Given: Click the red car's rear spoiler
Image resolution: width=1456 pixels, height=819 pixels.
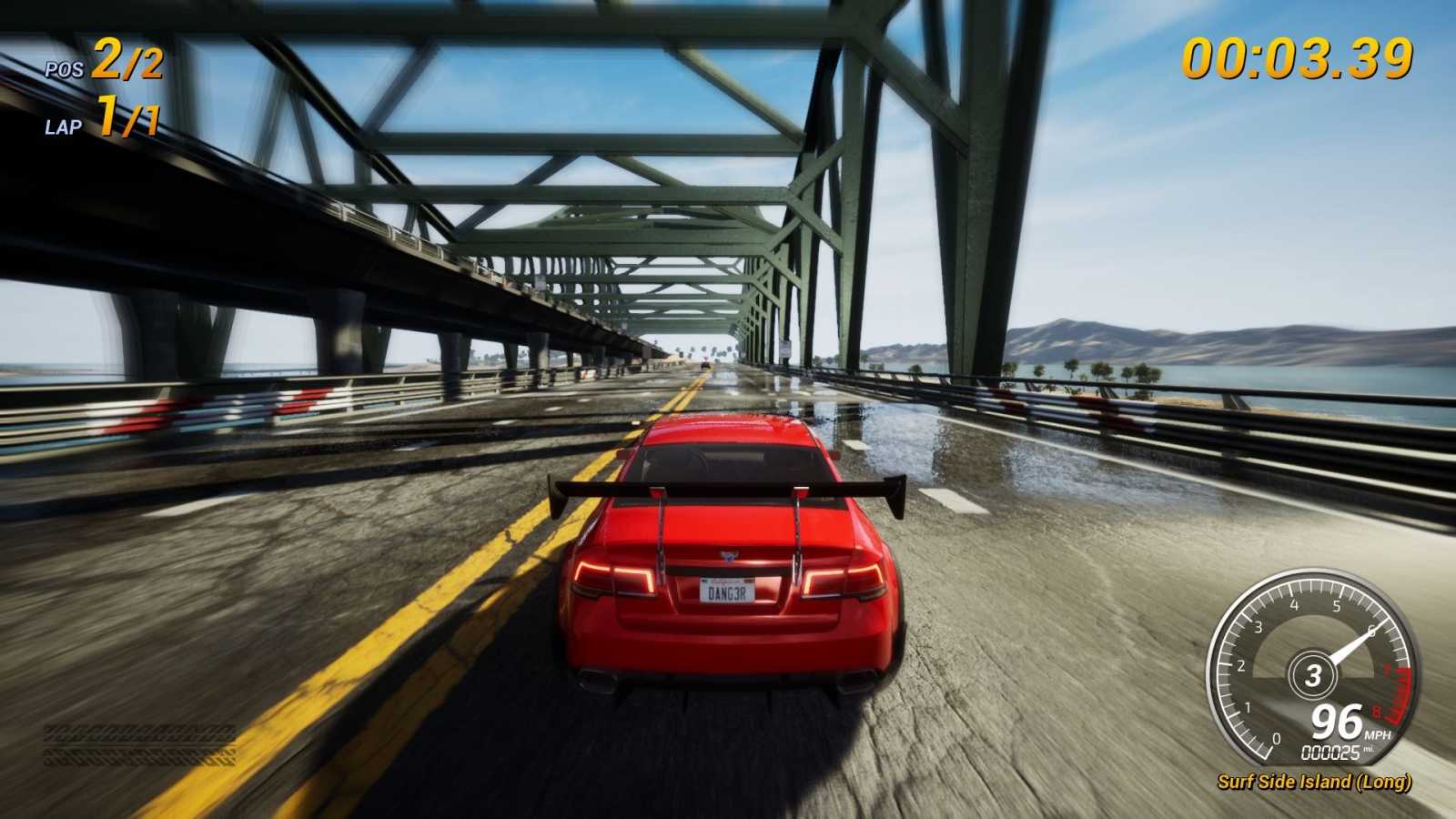Looking at the screenshot, I should point(728,491).
